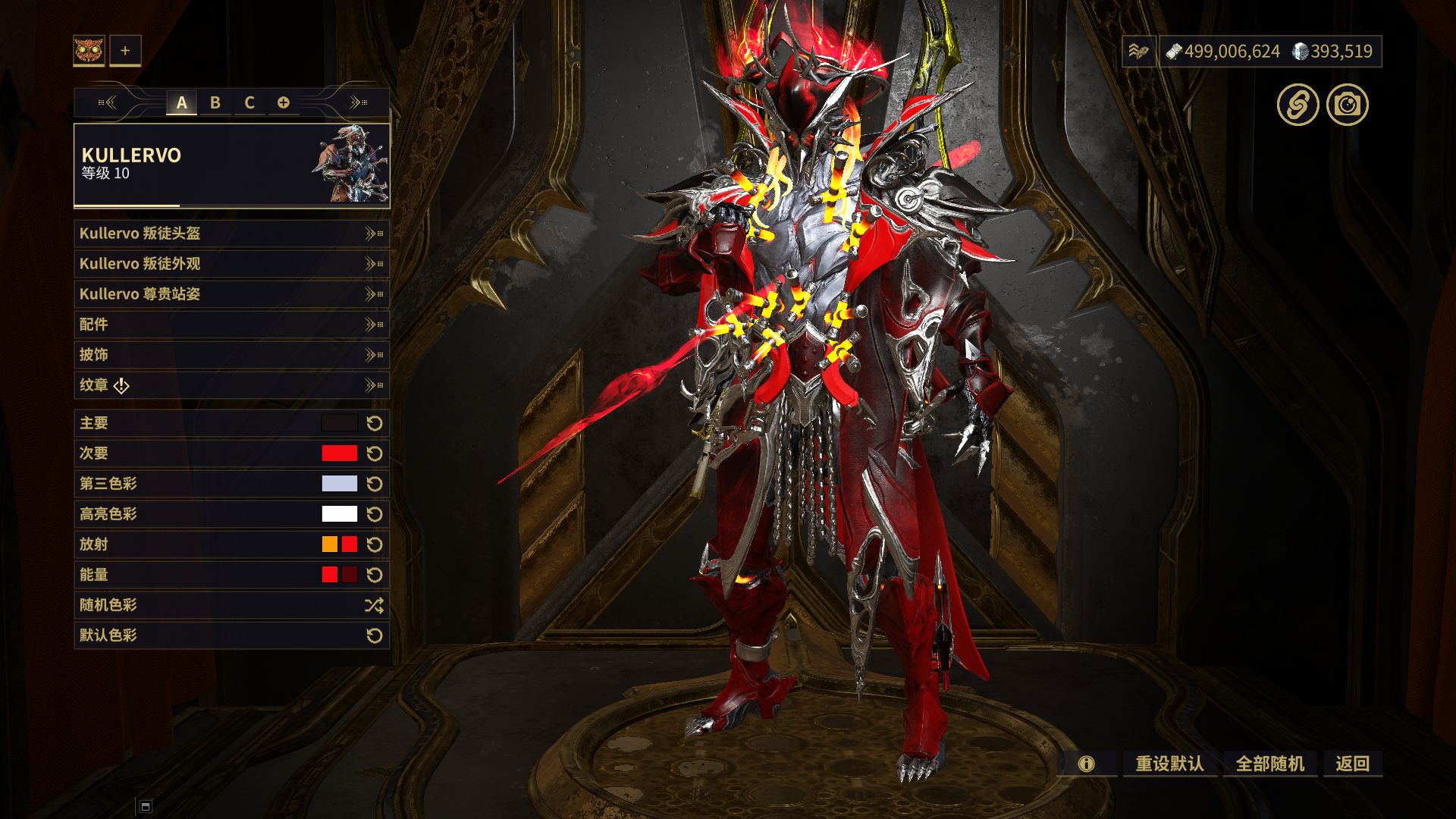The image size is (1456, 819).
Task: Switch to appearance config tab B
Action: (215, 102)
